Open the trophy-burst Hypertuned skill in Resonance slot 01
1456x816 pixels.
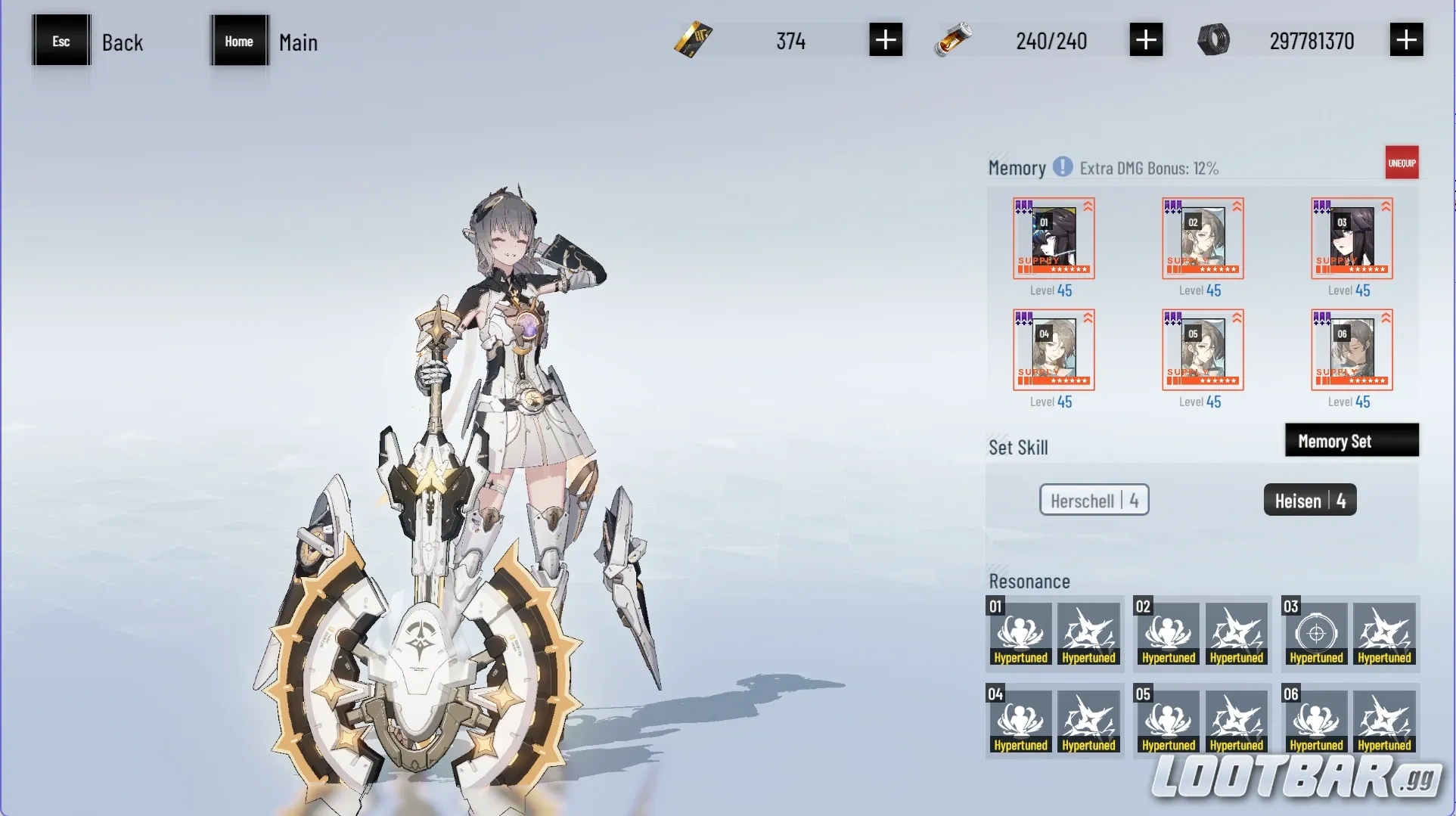click(1020, 634)
